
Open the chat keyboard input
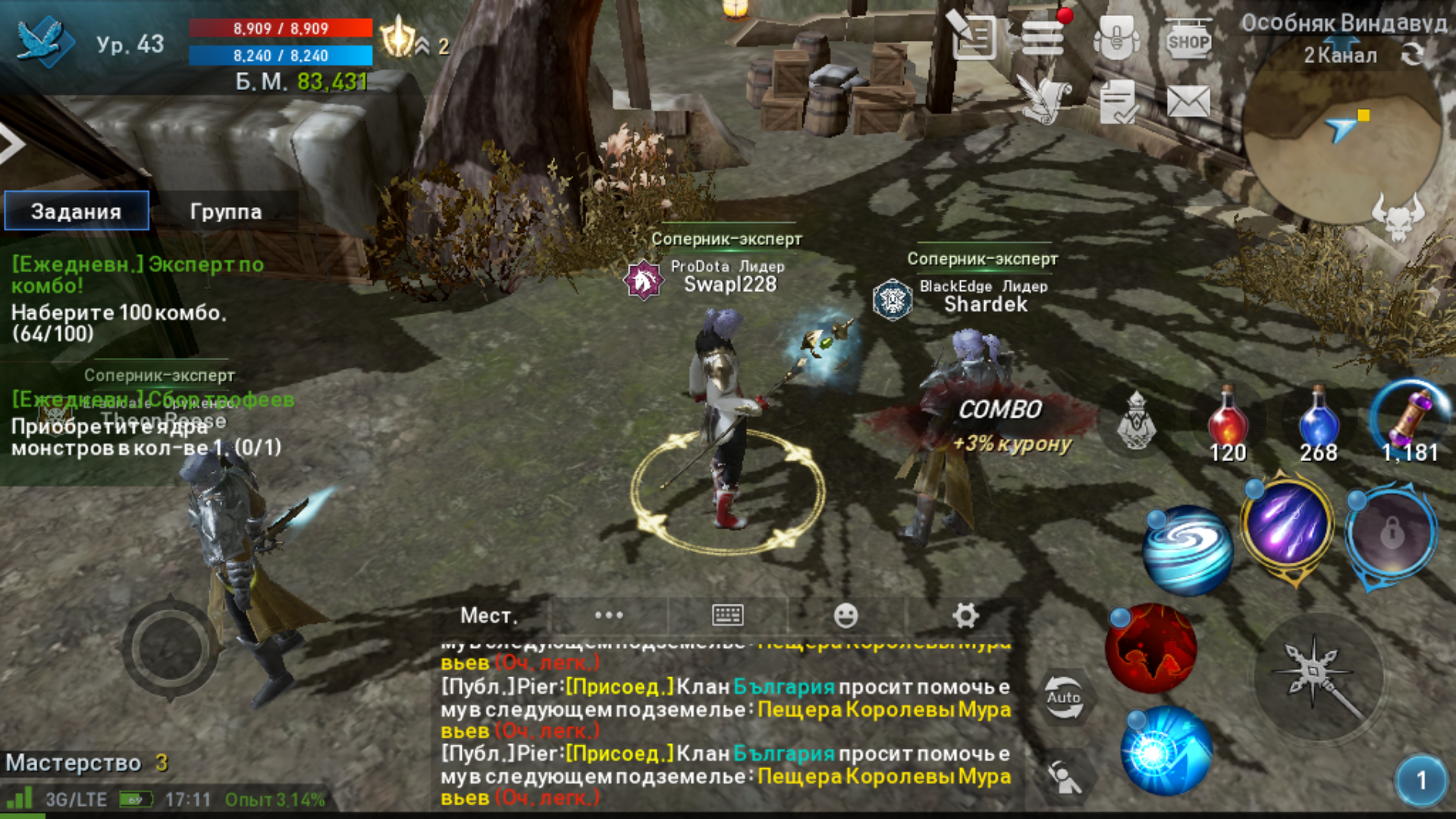[x=727, y=616]
